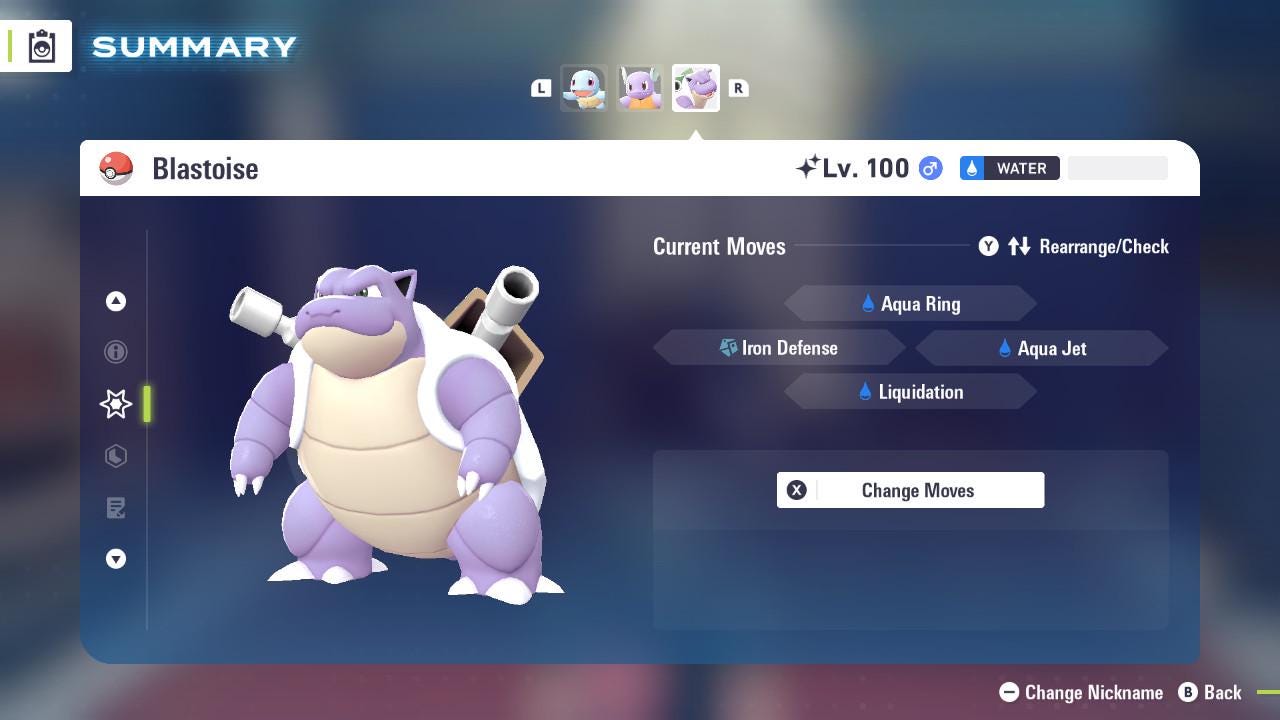The height and width of the screenshot is (720, 1280).
Task: Select the Iron Defense move
Action: [x=780, y=348]
